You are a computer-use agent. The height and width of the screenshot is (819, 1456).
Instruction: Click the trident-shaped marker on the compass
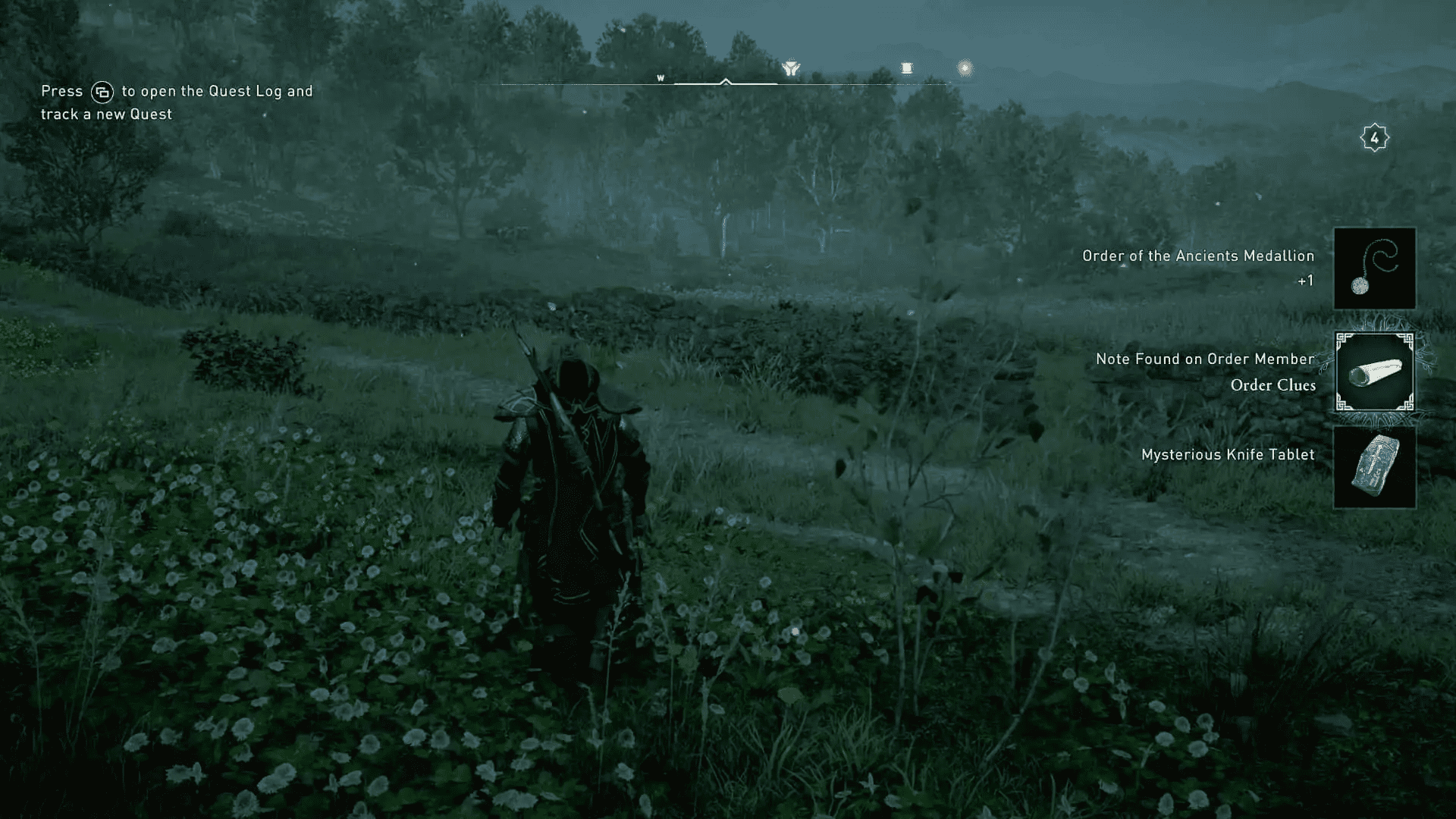click(791, 68)
